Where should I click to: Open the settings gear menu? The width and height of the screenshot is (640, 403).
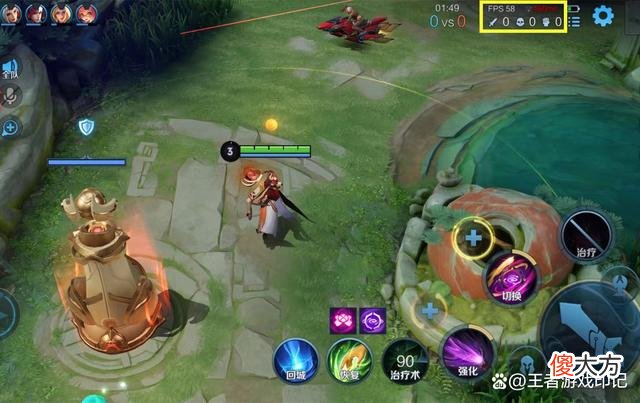[603, 16]
